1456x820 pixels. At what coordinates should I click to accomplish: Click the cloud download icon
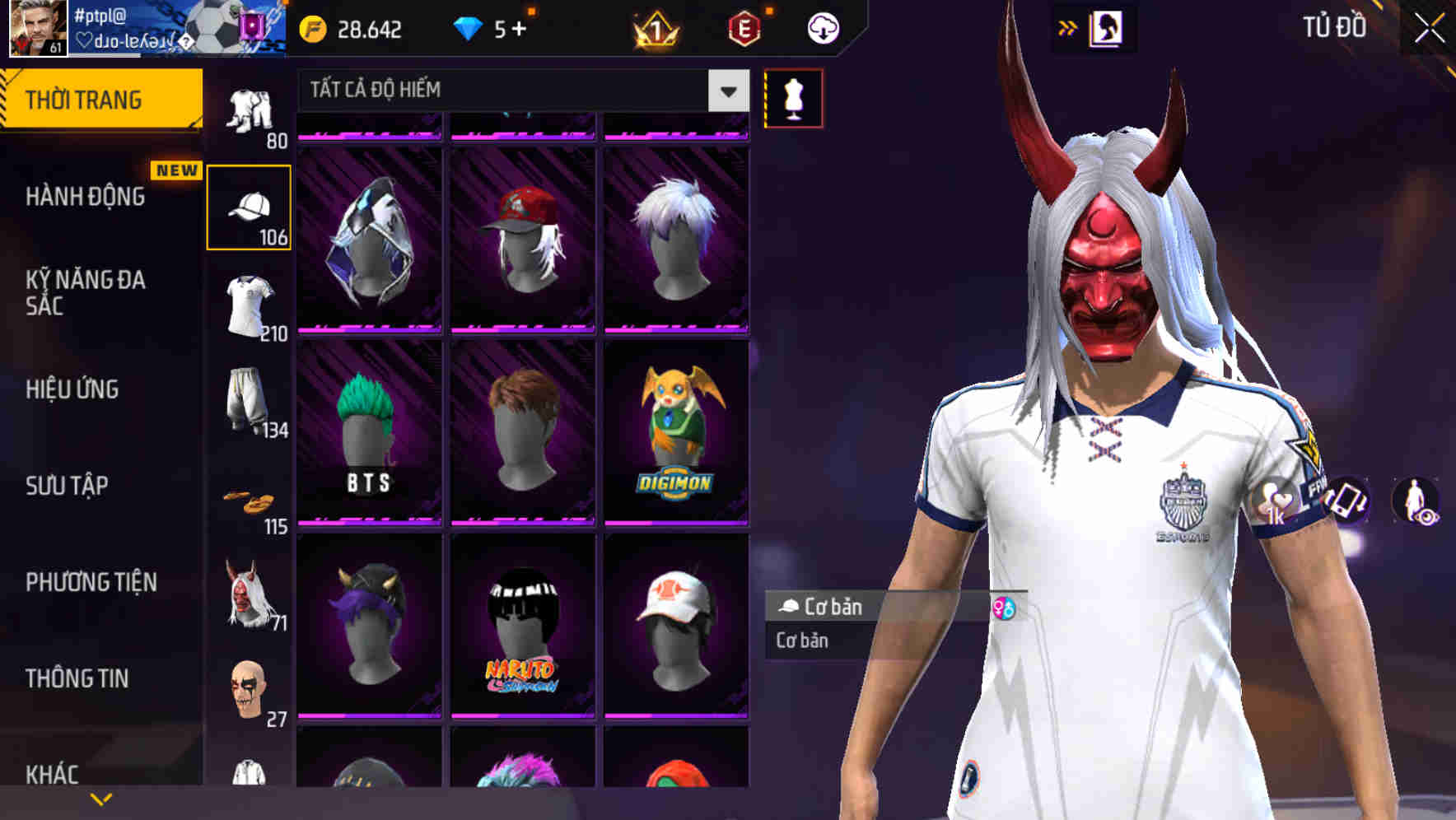(x=823, y=27)
